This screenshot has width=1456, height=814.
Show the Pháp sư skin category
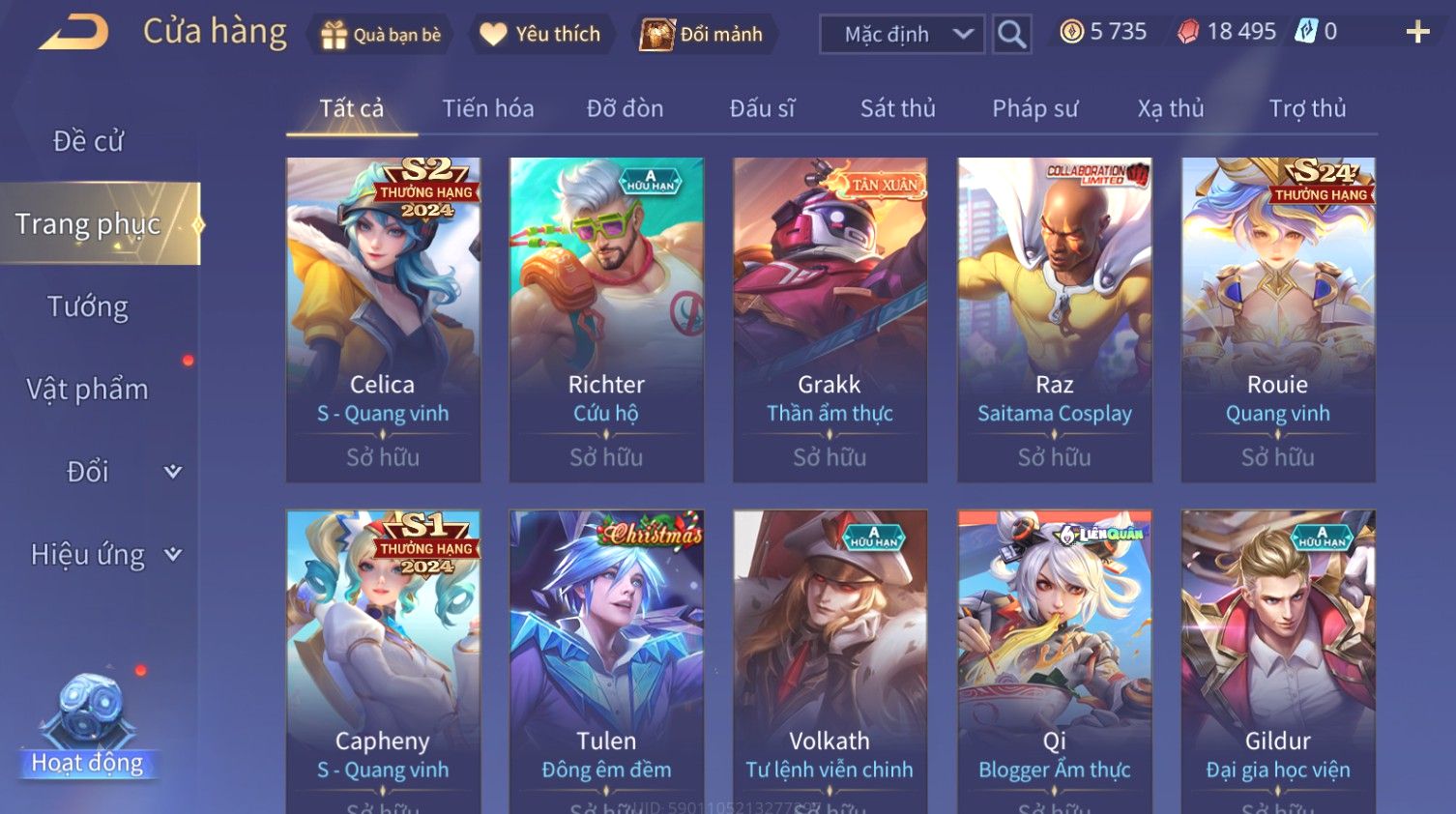[1034, 108]
